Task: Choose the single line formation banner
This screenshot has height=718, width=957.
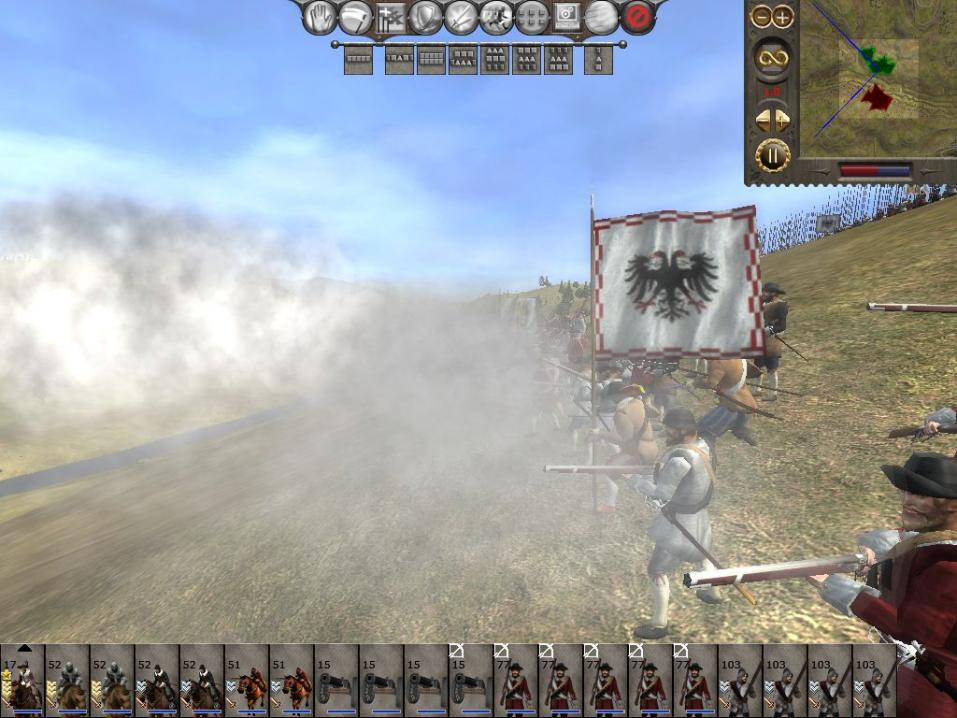Action: click(358, 60)
